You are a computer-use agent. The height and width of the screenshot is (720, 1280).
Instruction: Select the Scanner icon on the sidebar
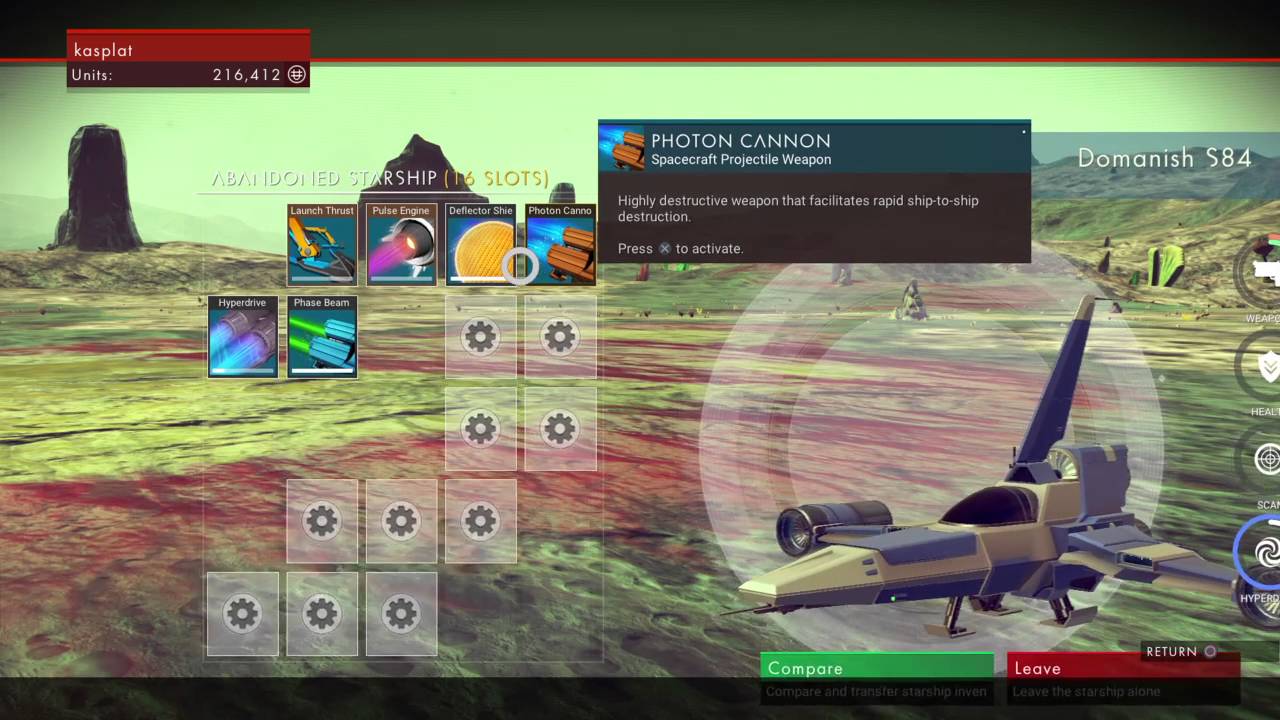[x=1266, y=460]
